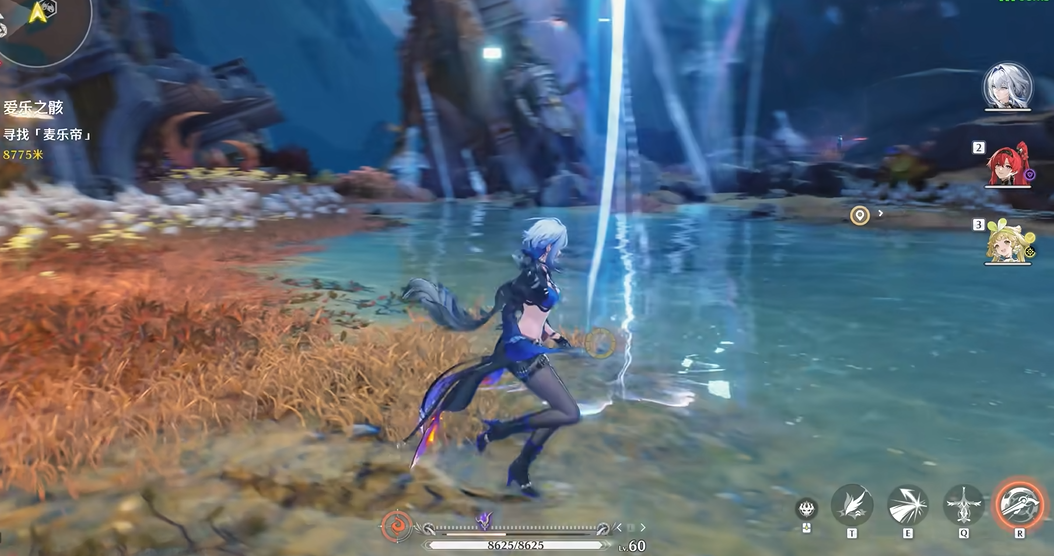Use the small flame-crest utility item icon

click(807, 508)
